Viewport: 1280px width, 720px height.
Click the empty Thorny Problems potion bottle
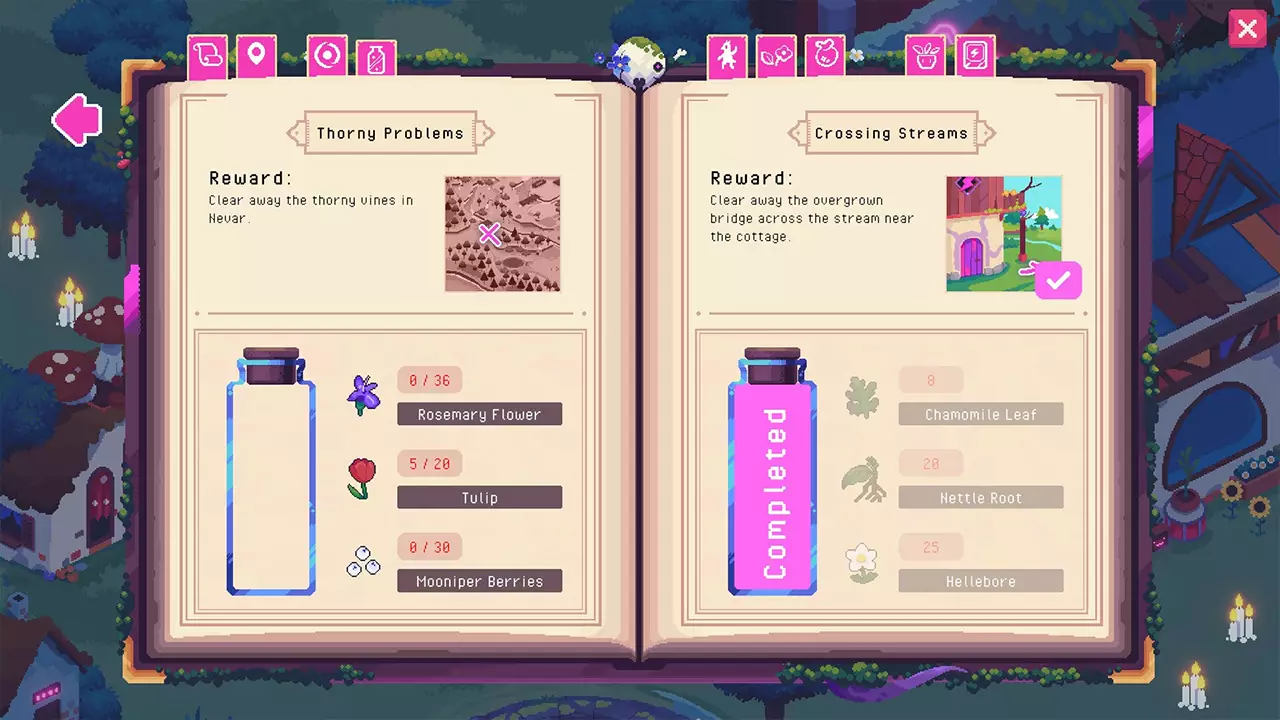pyautogui.click(x=271, y=474)
